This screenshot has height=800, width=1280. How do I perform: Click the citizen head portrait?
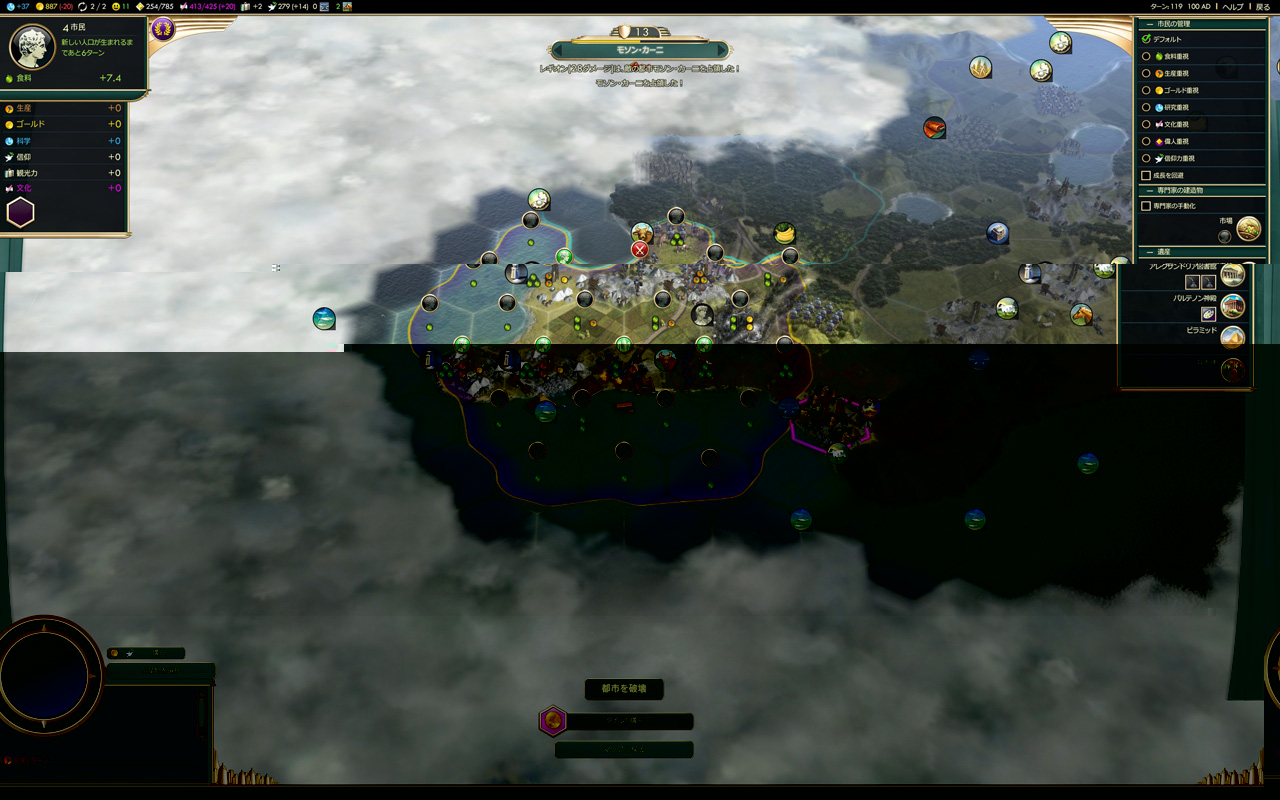(x=32, y=47)
